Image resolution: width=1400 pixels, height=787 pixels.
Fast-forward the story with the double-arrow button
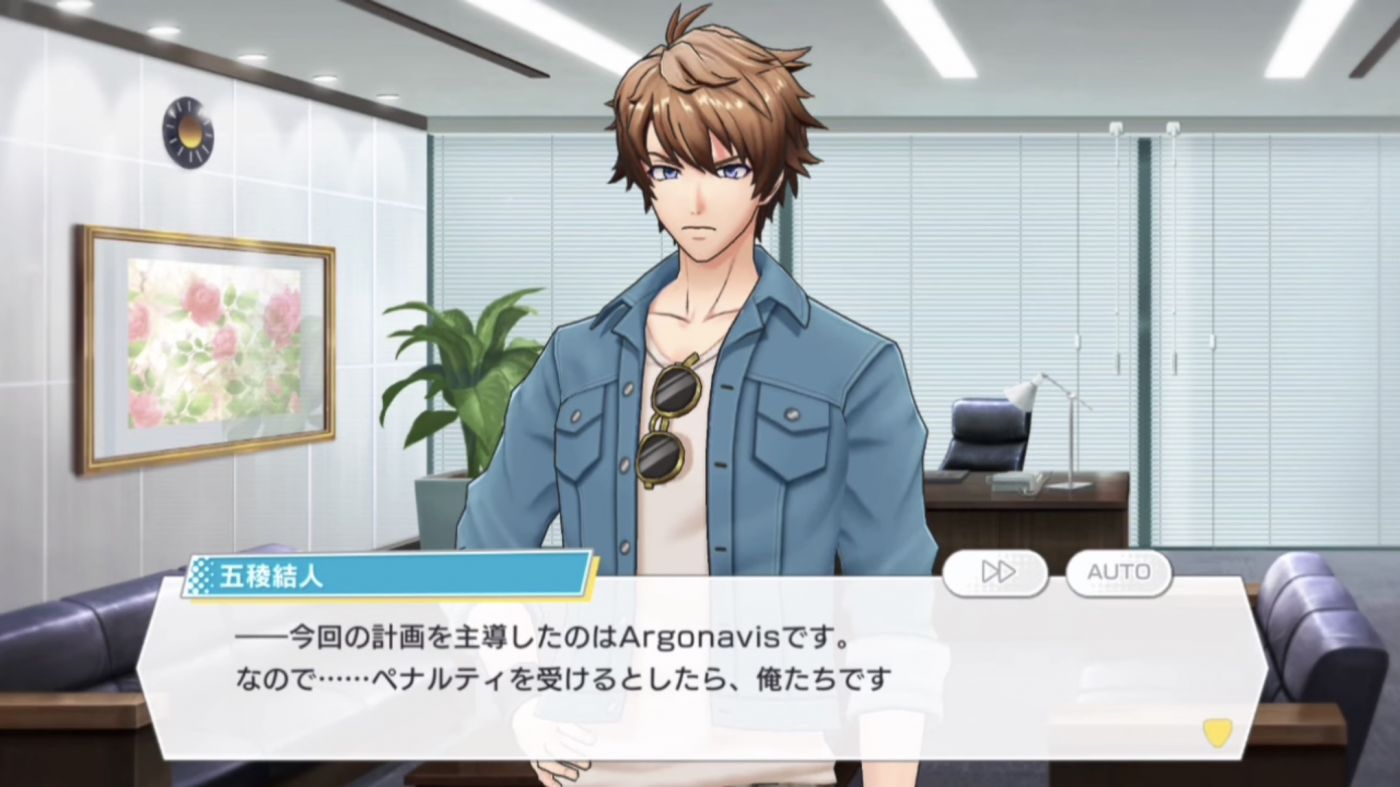point(996,572)
